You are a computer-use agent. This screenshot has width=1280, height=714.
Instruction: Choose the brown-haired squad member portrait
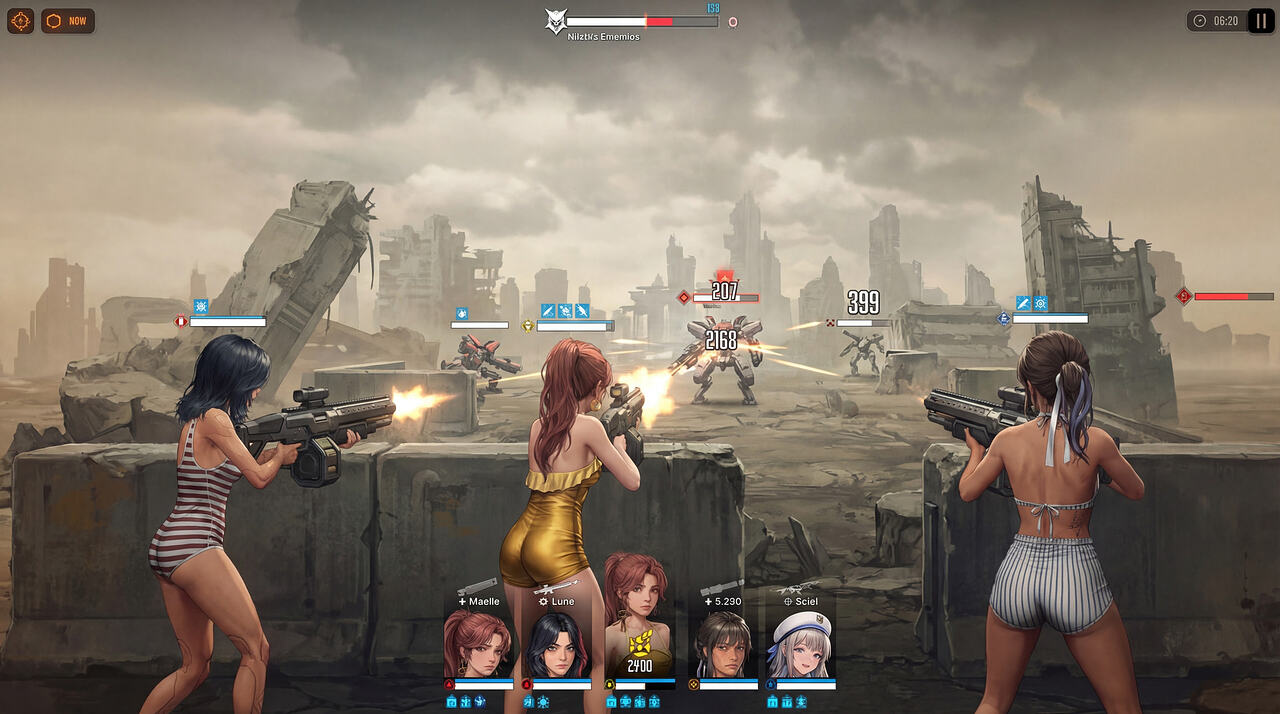pyautogui.click(x=723, y=643)
